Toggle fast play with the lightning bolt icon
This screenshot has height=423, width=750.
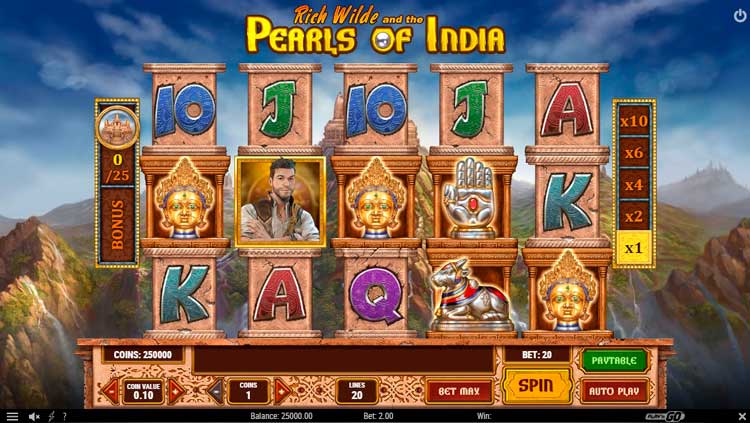tap(50, 416)
